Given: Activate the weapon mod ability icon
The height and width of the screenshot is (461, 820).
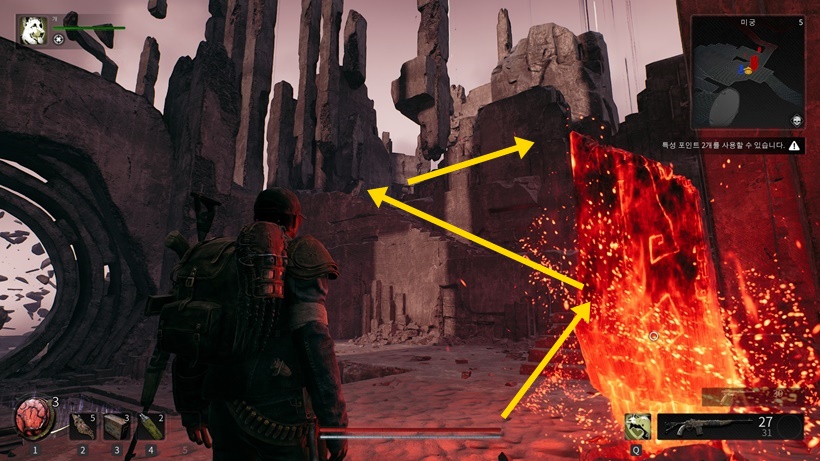Looking at the screenshot, I should click(638, 426).
